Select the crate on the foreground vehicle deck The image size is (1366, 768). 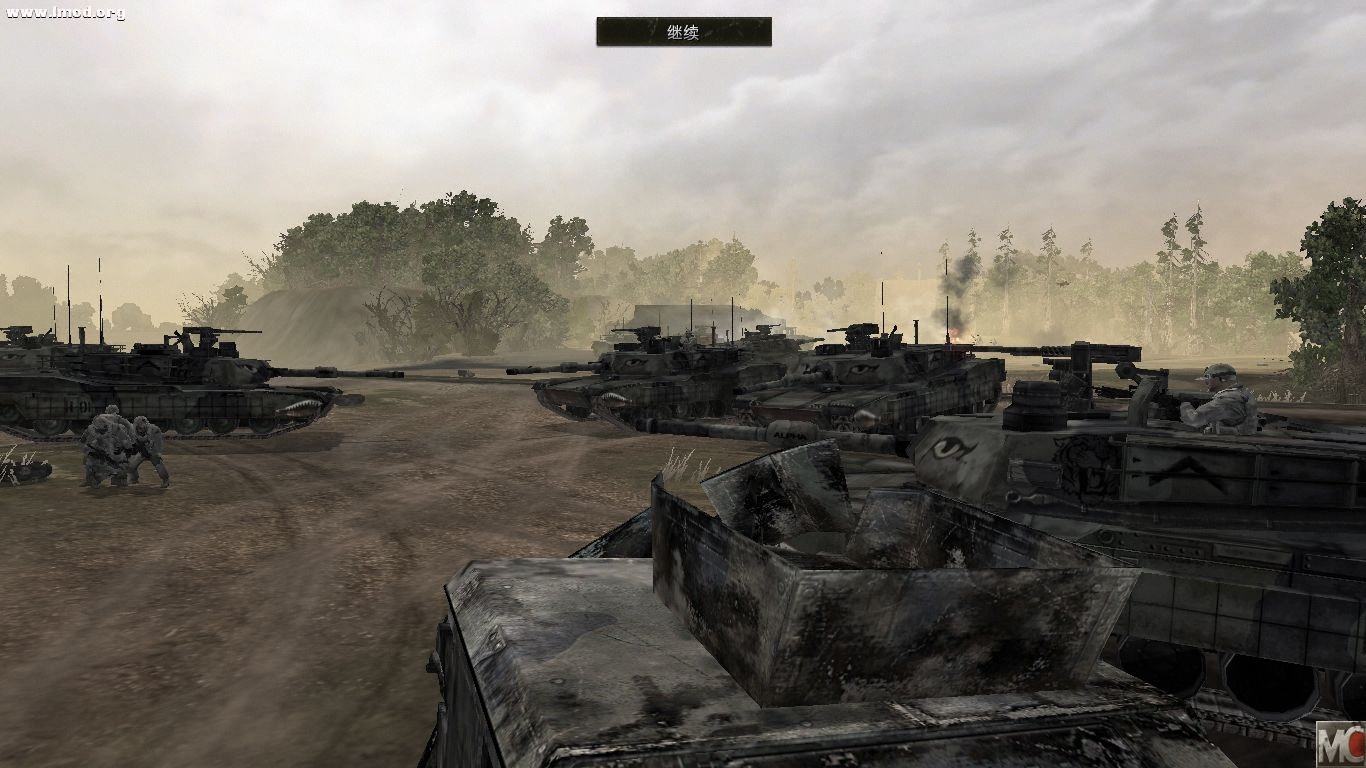pyautogui.click(x=830, y=560)
